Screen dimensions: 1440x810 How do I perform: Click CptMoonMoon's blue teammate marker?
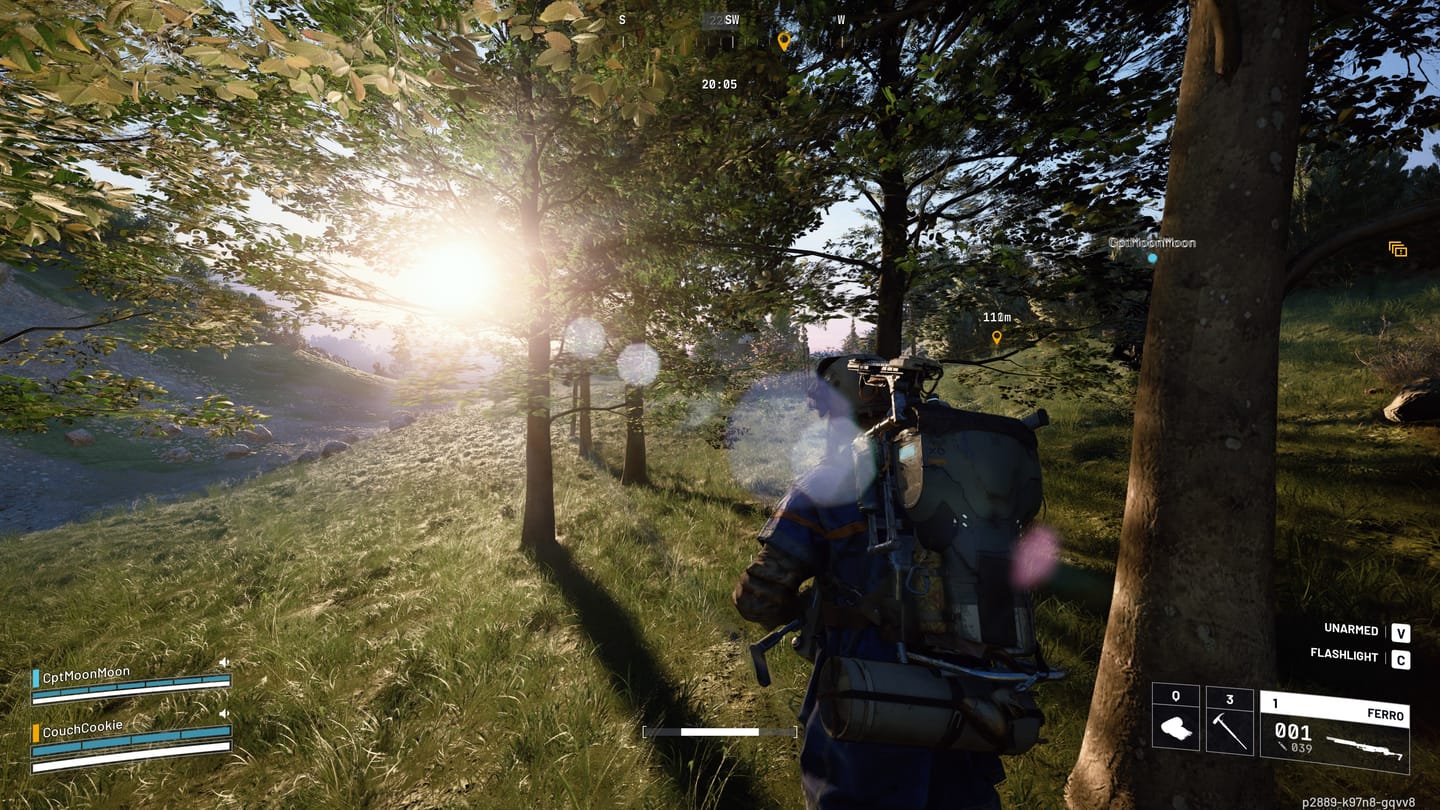1152,258
